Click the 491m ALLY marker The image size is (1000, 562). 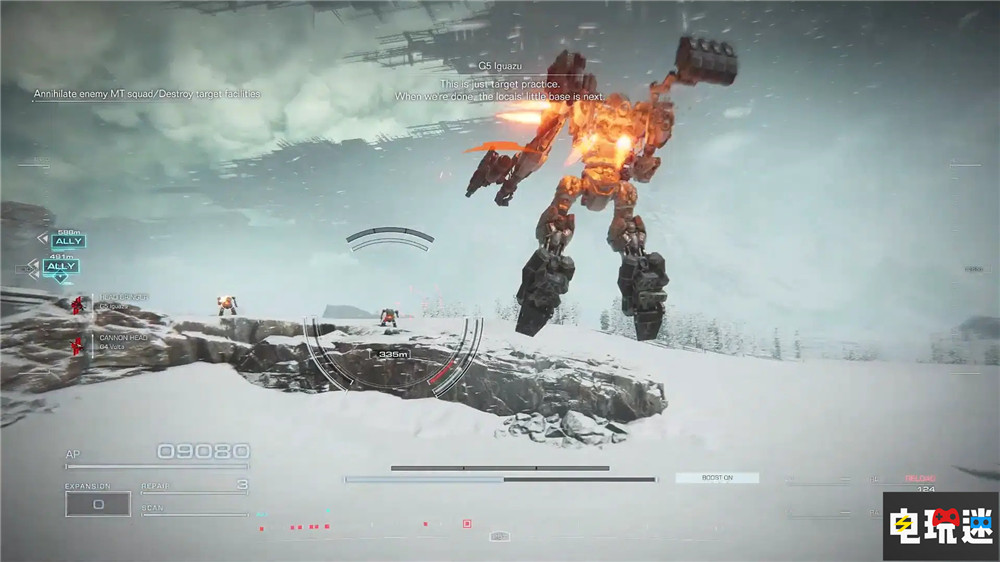coord(61,266)
